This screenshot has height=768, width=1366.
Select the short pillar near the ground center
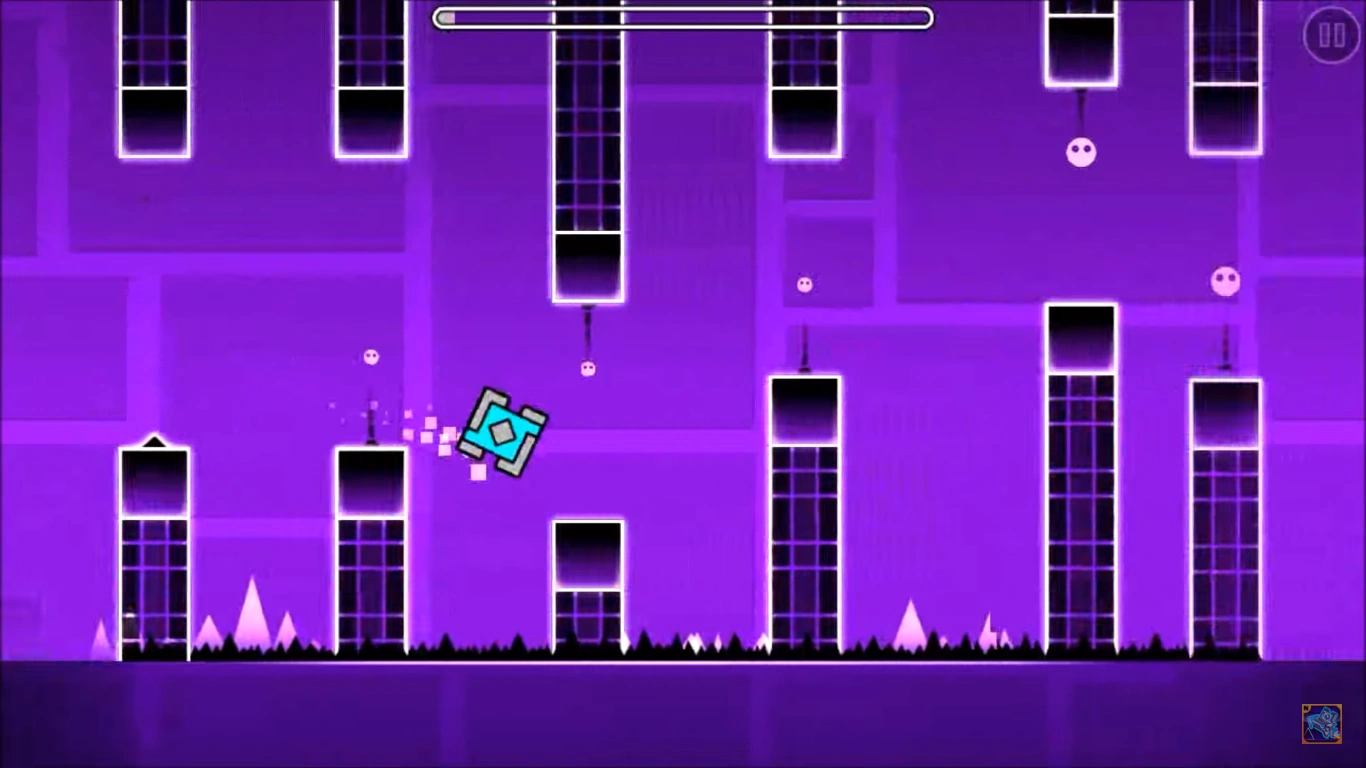[588, 580]
